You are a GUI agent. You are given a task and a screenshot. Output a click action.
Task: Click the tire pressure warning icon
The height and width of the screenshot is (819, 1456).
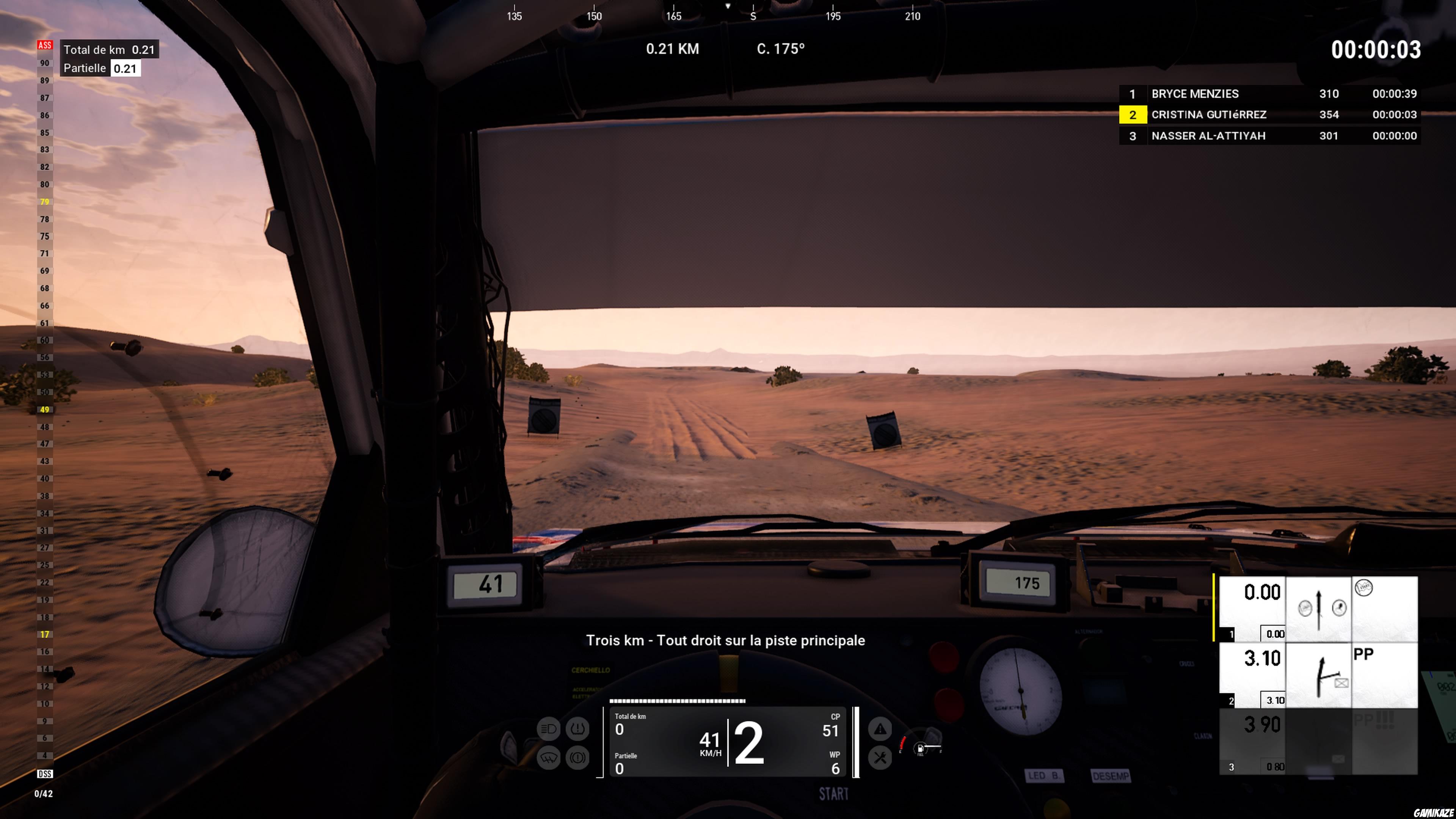[577, 729]
